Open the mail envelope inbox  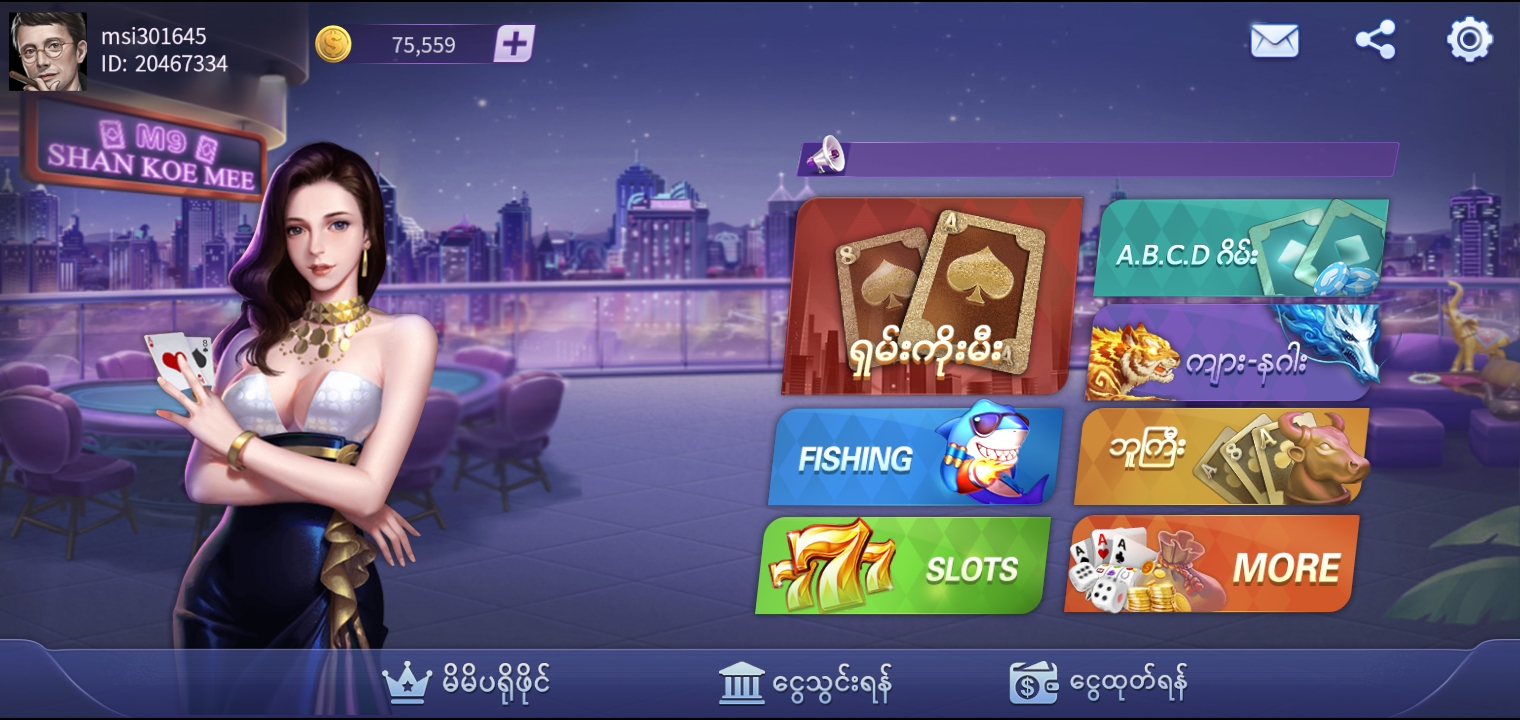pos(1274,41)
